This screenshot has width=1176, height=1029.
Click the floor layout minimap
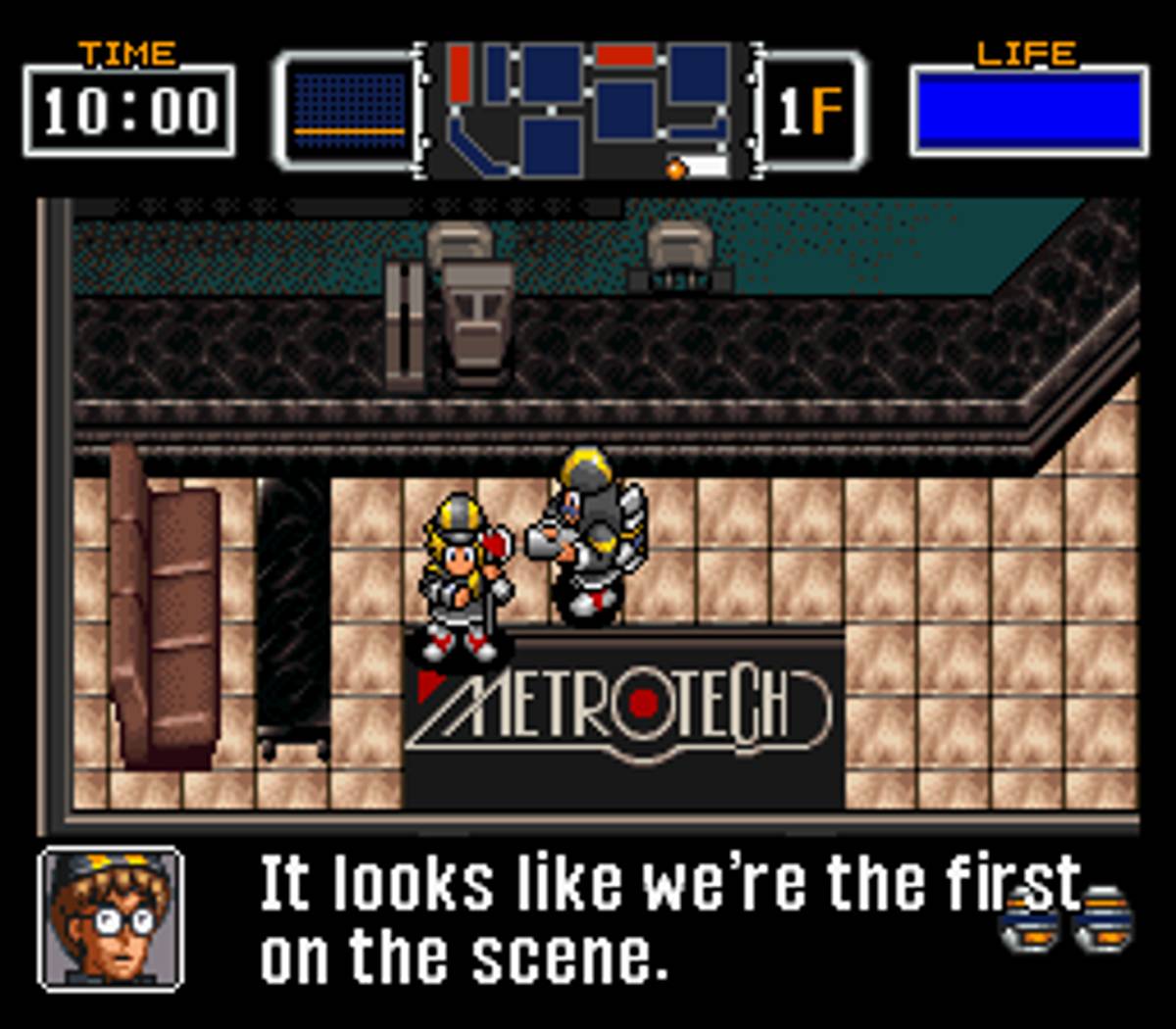(588, 110)
